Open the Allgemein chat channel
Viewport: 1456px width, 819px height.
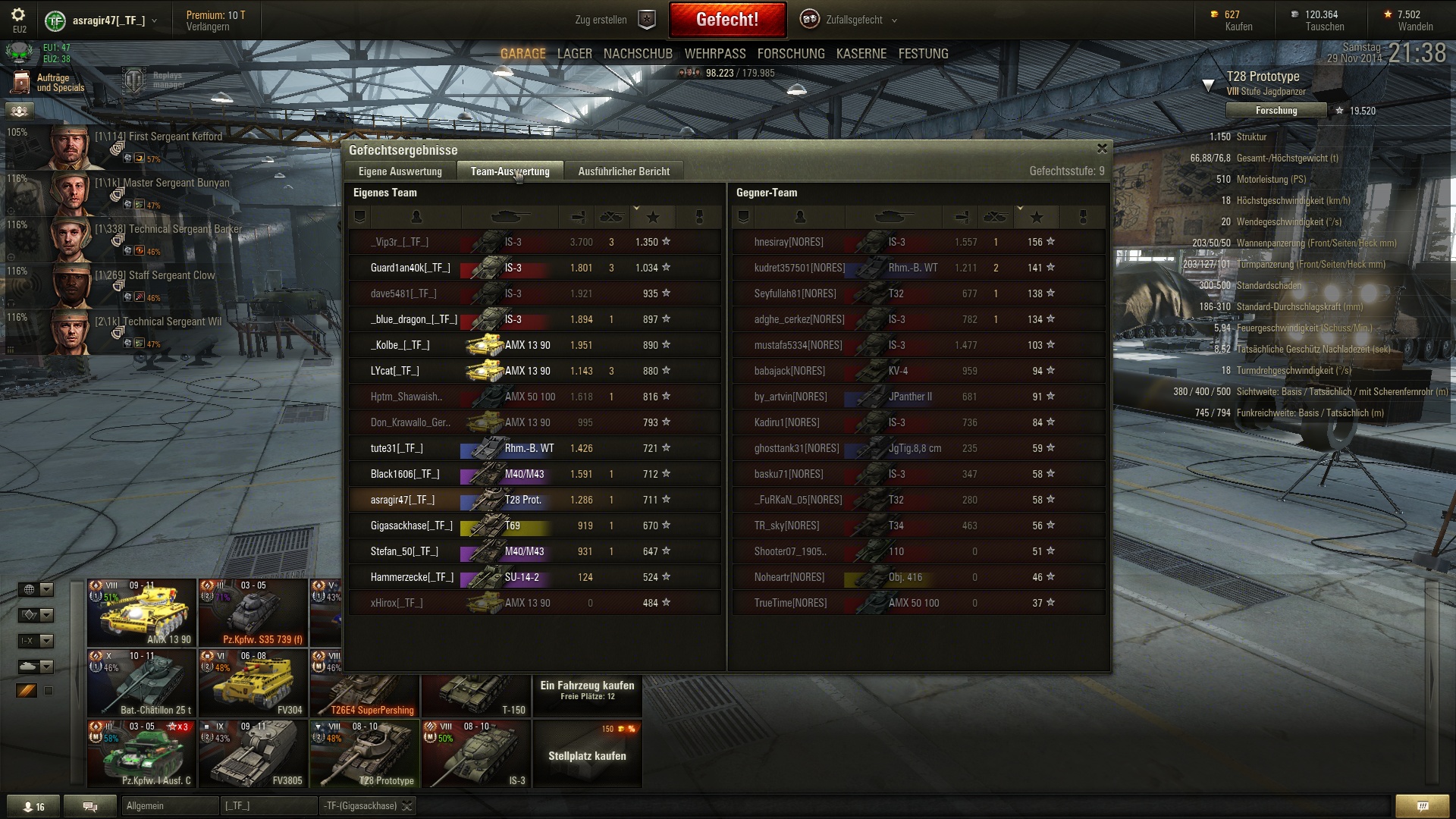point(168,806)
